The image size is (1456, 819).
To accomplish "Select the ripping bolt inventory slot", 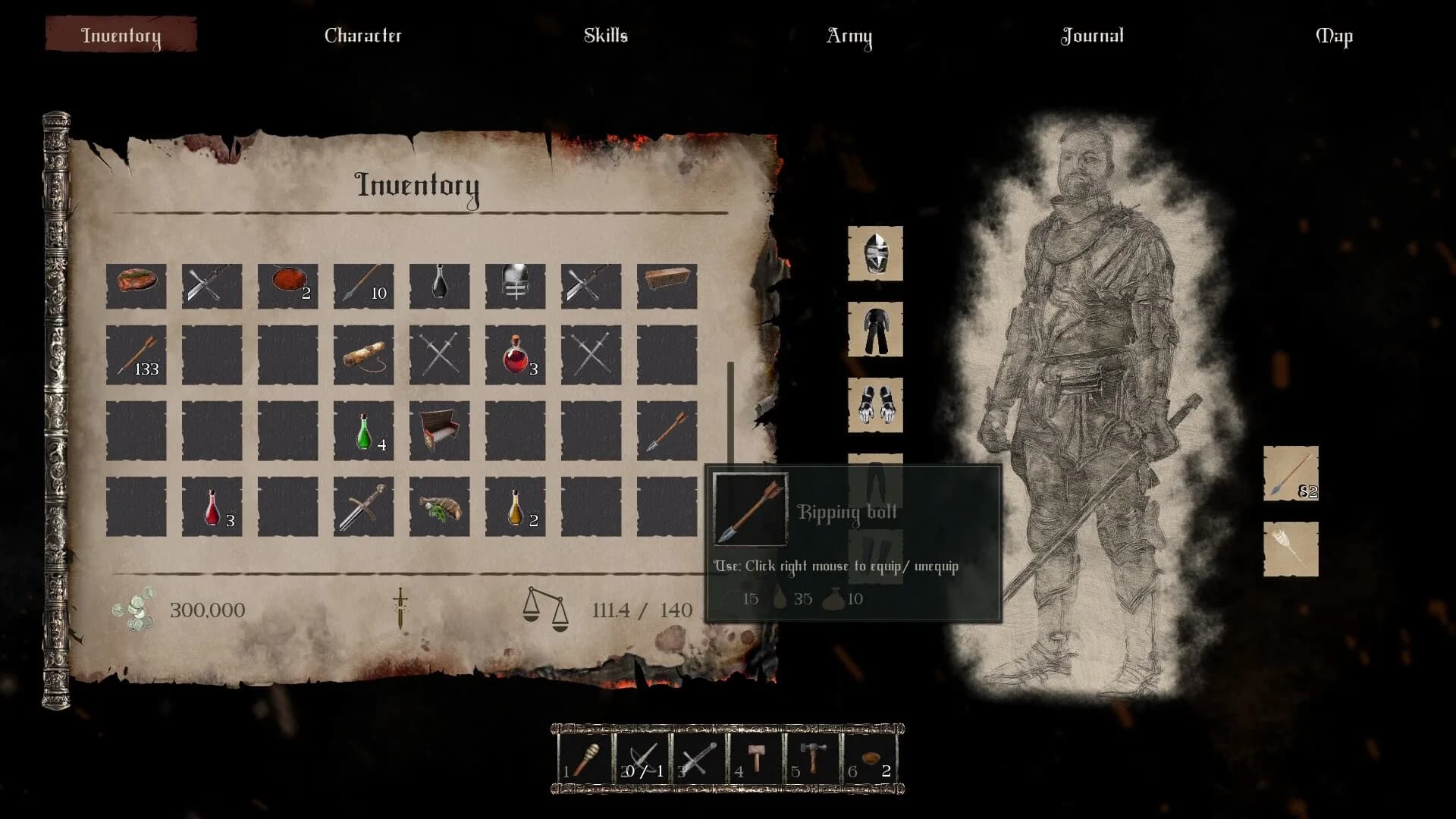I will (x=667, y=431).
